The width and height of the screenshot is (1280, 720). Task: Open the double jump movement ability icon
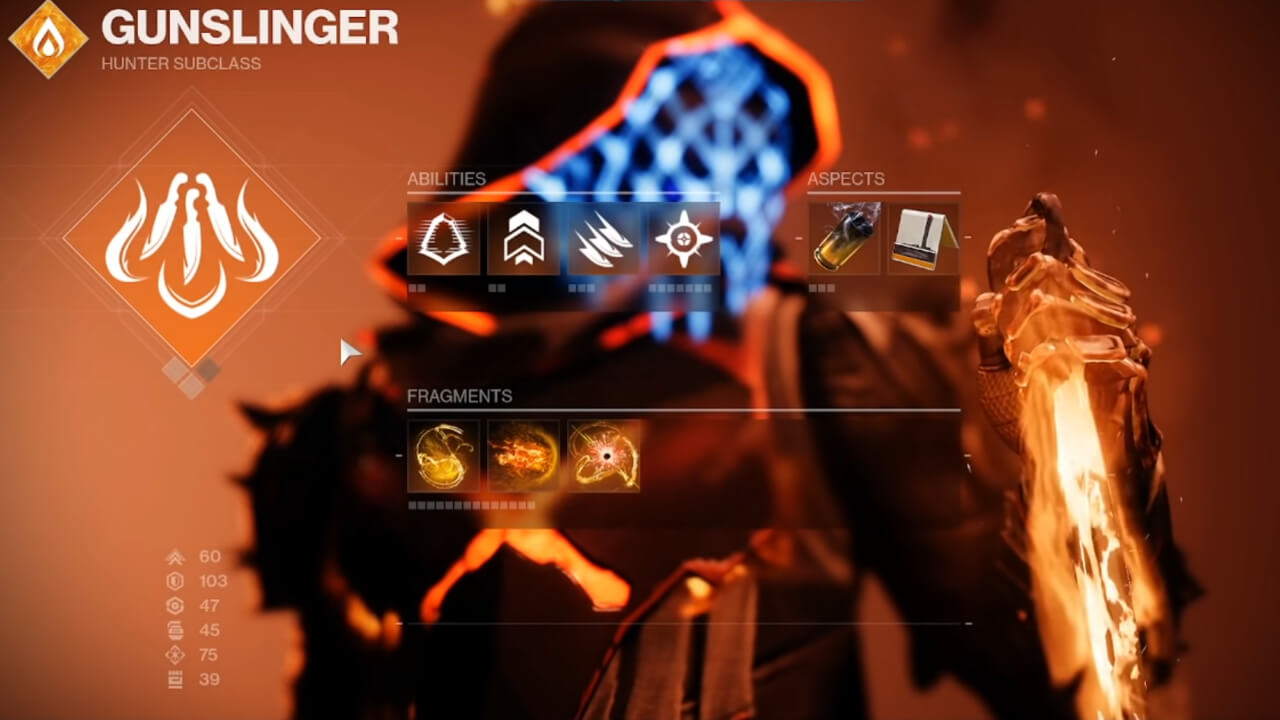point(521,240)
